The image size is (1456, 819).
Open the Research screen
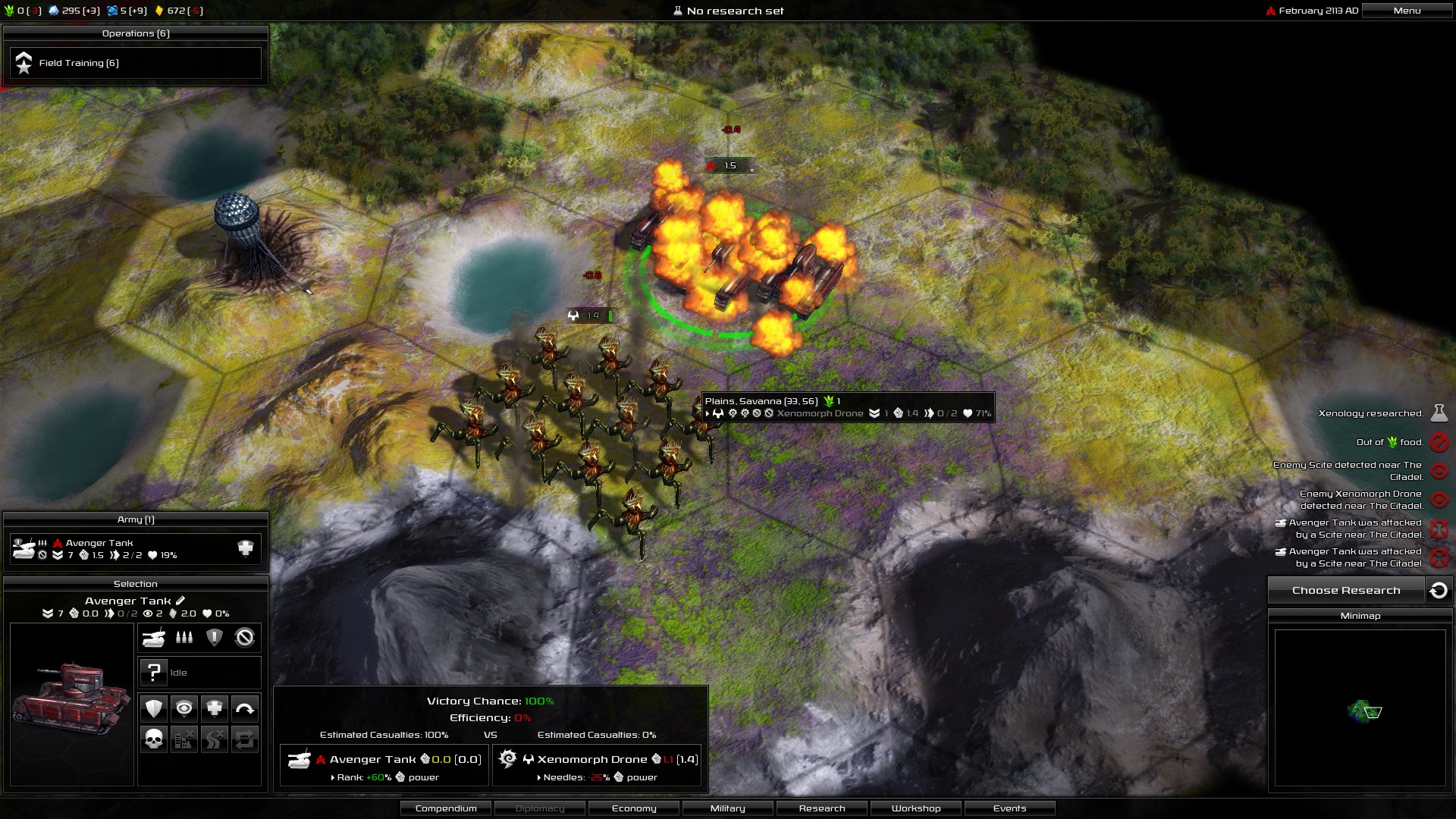coord(822,808)
